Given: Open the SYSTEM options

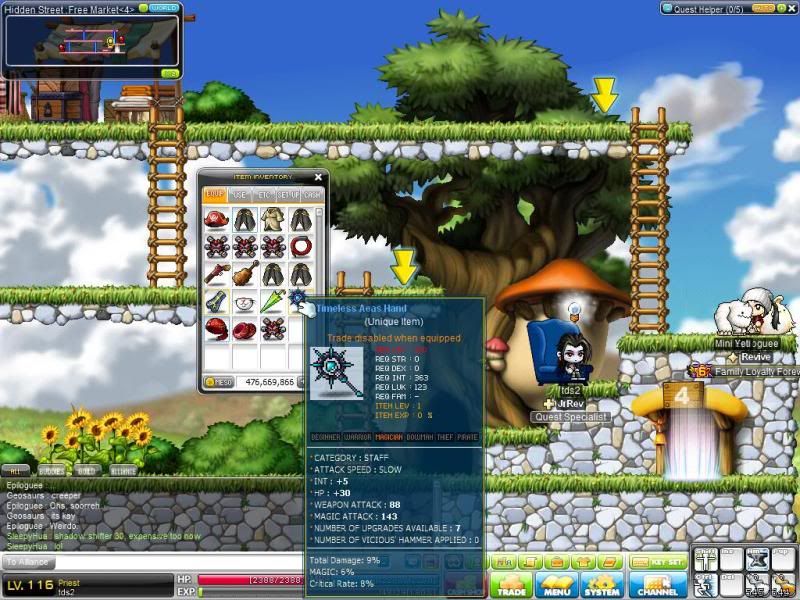Looking at the screenshot, I should [x=603, y=586].
